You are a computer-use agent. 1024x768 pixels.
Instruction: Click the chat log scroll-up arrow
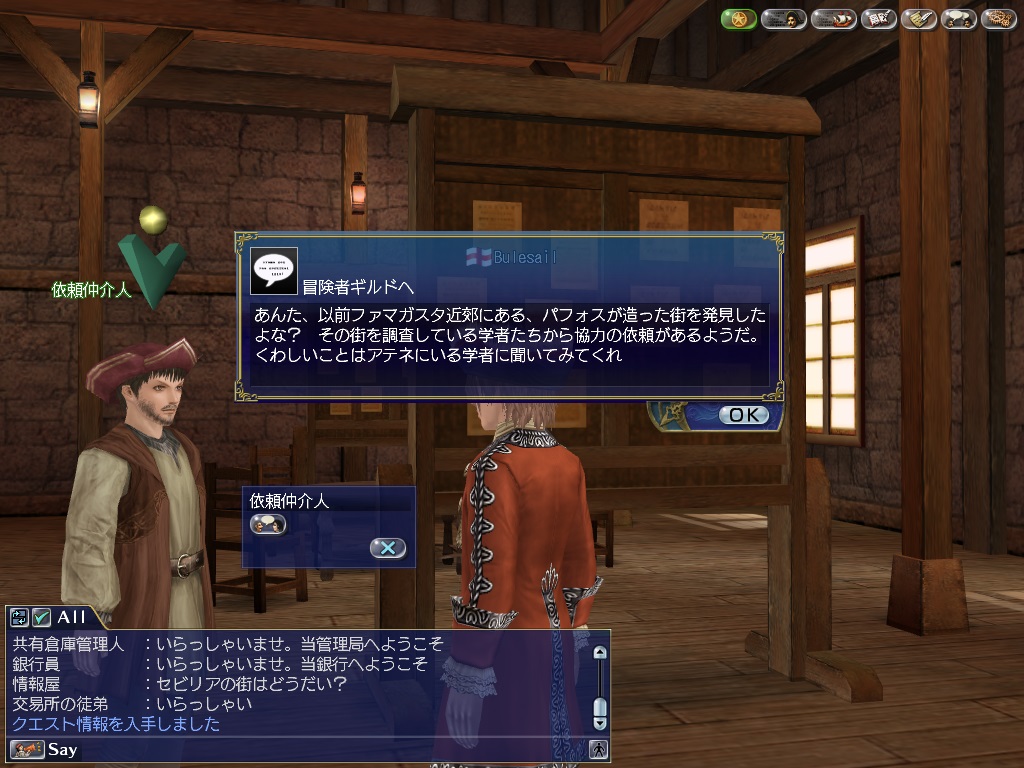(x=600, y=653)
